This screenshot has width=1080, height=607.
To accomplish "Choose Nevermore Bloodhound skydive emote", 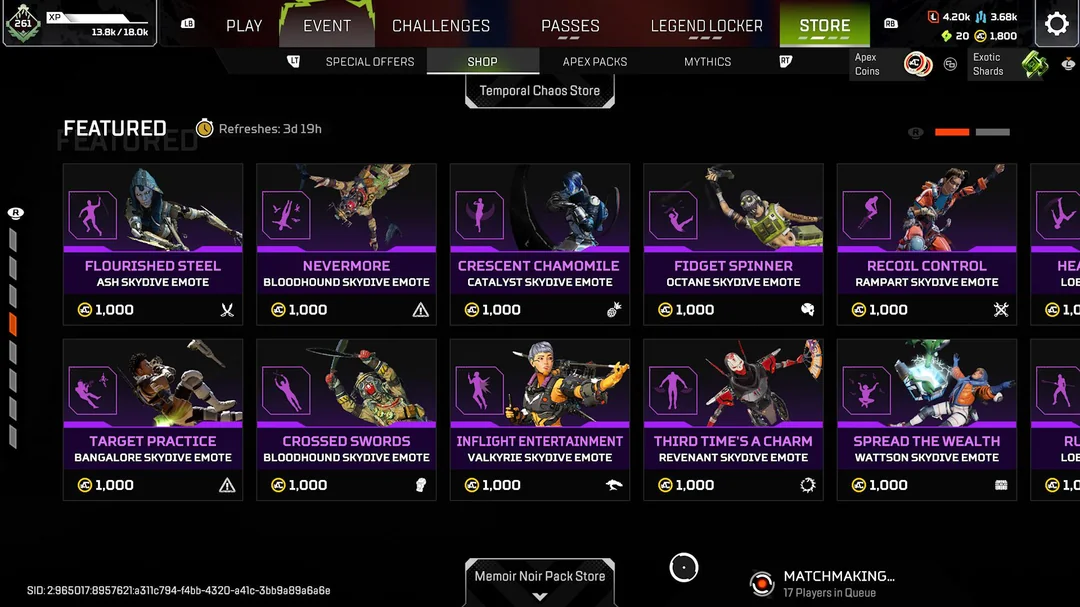I will pos(346,244).
